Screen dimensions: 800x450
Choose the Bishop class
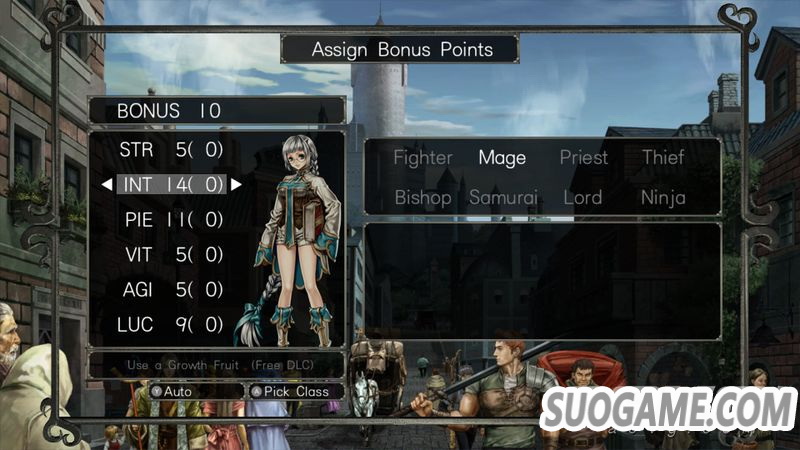423,197
